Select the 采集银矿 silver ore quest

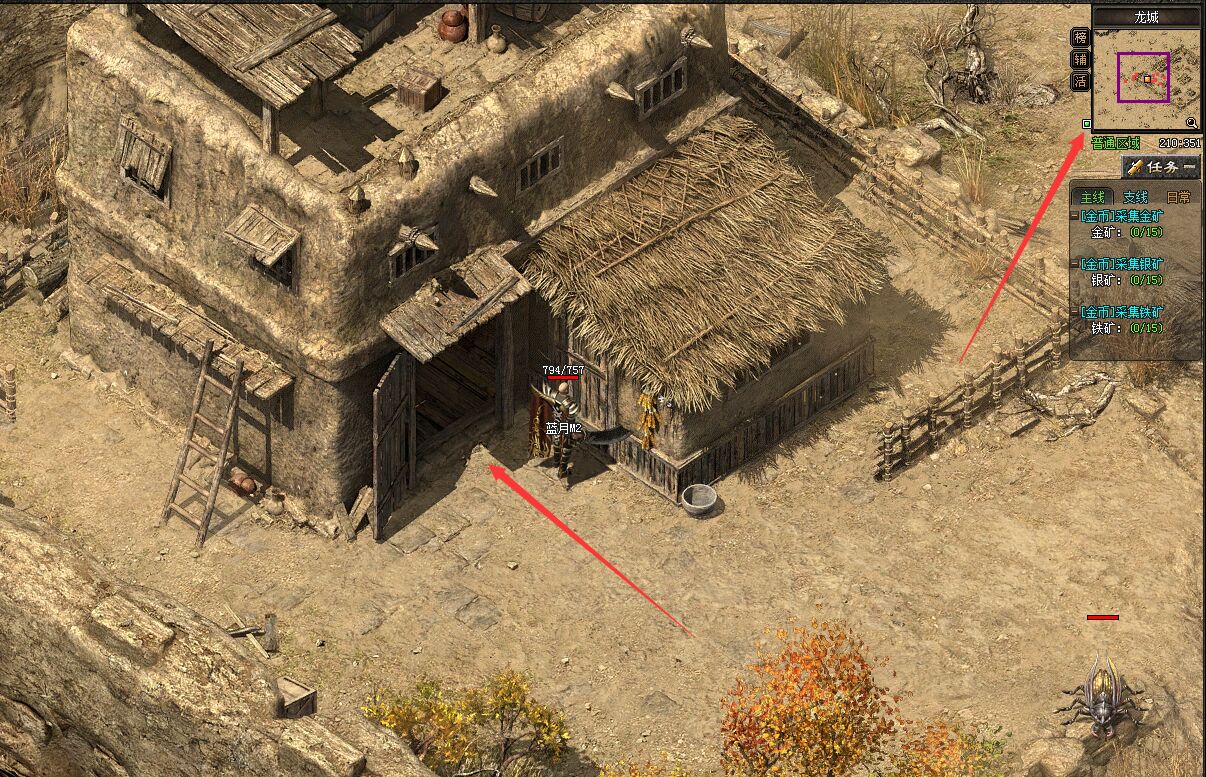click(1122, 264)
